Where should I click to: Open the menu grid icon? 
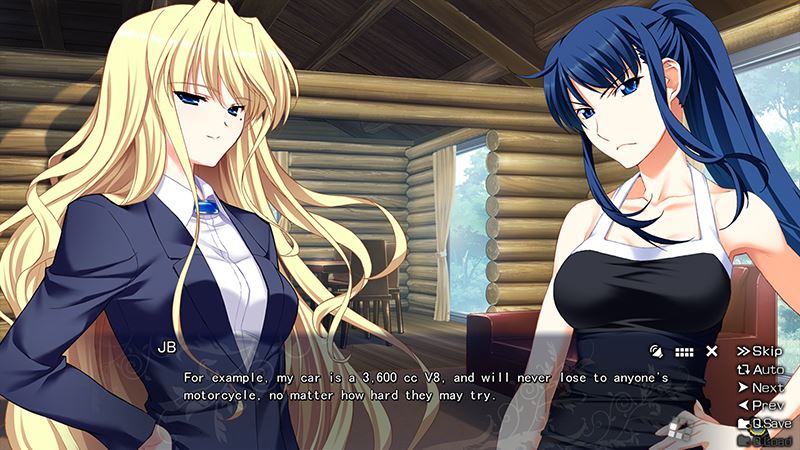point(685,351)
